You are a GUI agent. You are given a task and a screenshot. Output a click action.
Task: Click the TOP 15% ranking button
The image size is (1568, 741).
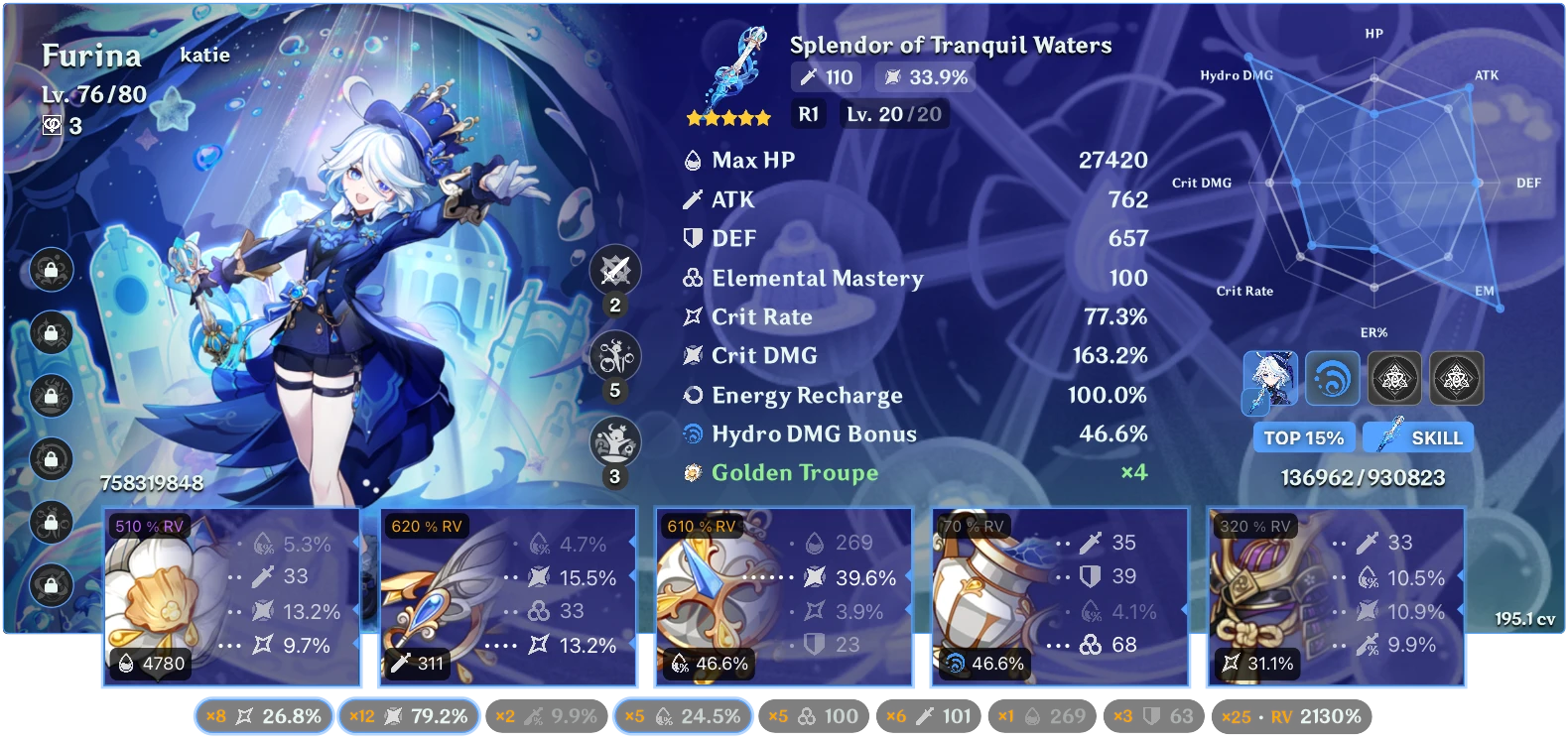(x=1306, y=436)
